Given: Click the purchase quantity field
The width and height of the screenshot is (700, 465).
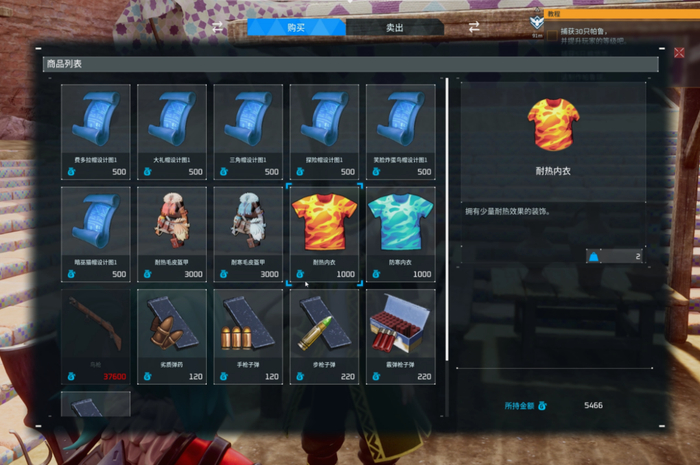Looking at the screenshot, I should point(615,256).
